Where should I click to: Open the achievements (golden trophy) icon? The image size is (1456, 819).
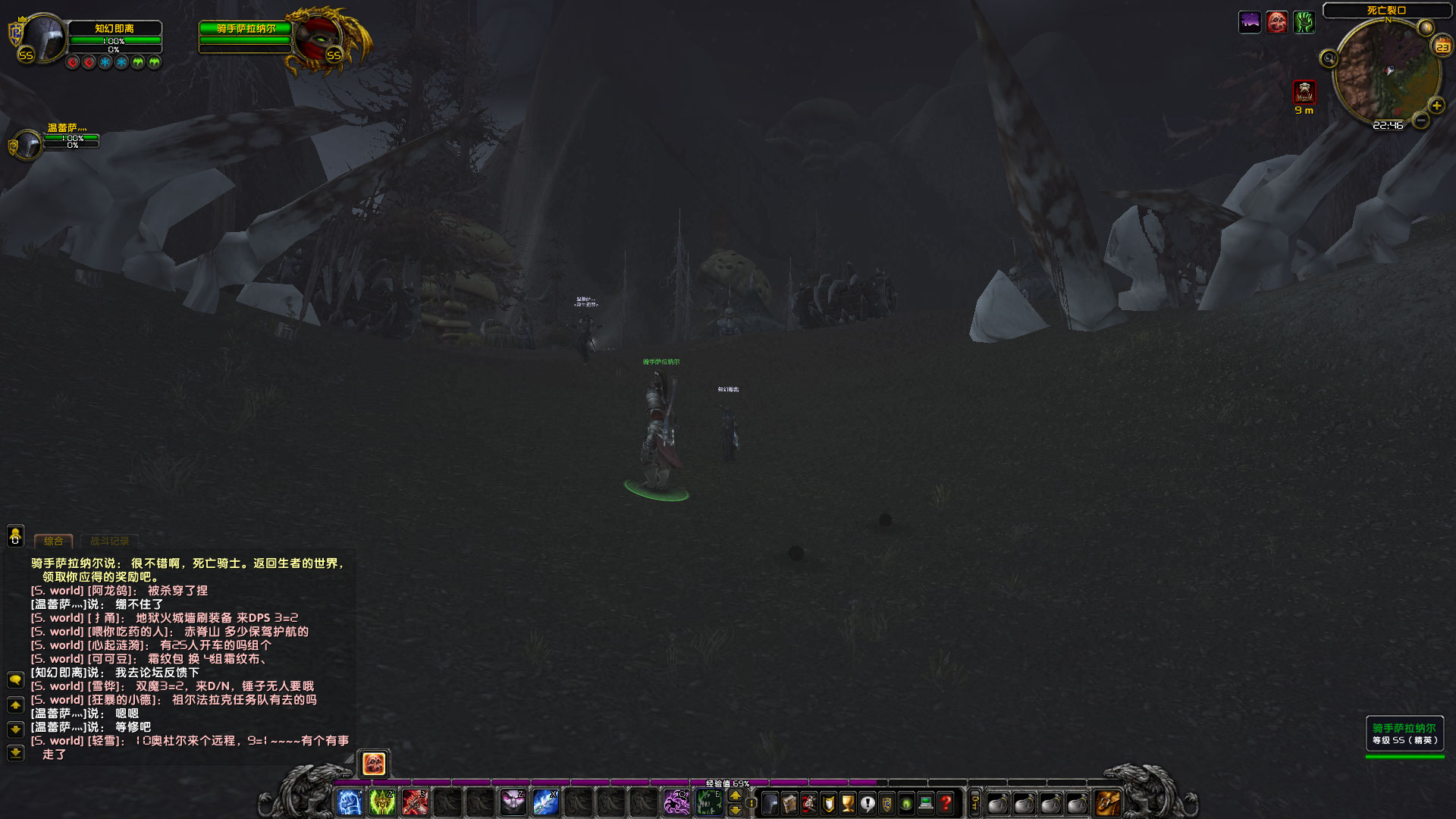click(x=846, y=804)
